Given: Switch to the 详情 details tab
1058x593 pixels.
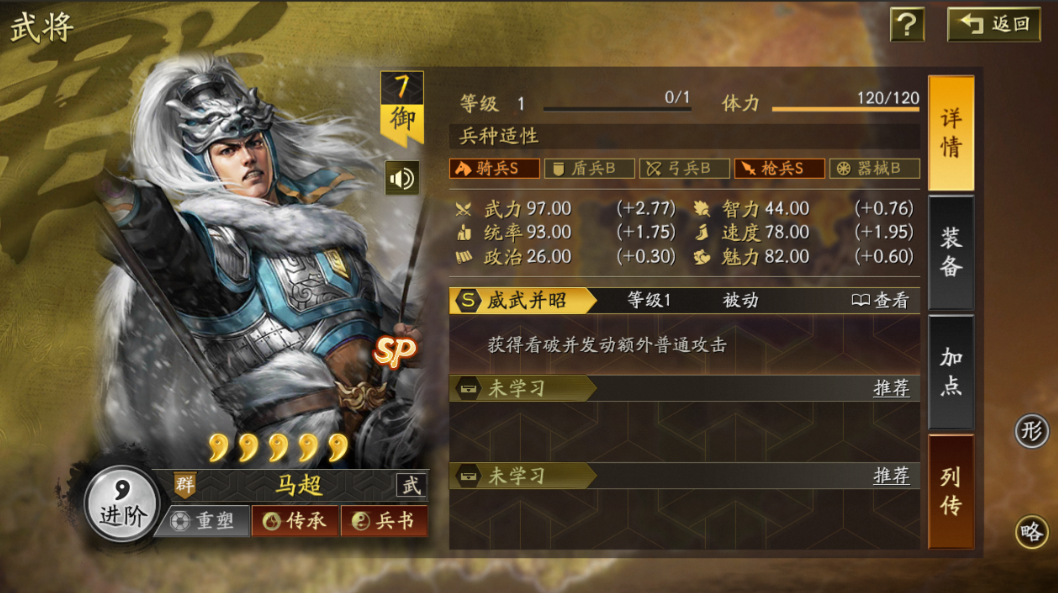Looking at the screenshot, I should [951, 133].
